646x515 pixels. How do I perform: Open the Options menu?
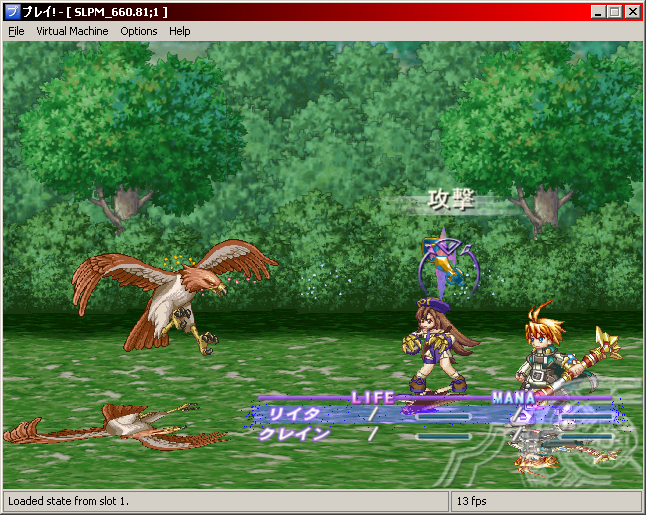pyautogui.click(x=139, y=31)
